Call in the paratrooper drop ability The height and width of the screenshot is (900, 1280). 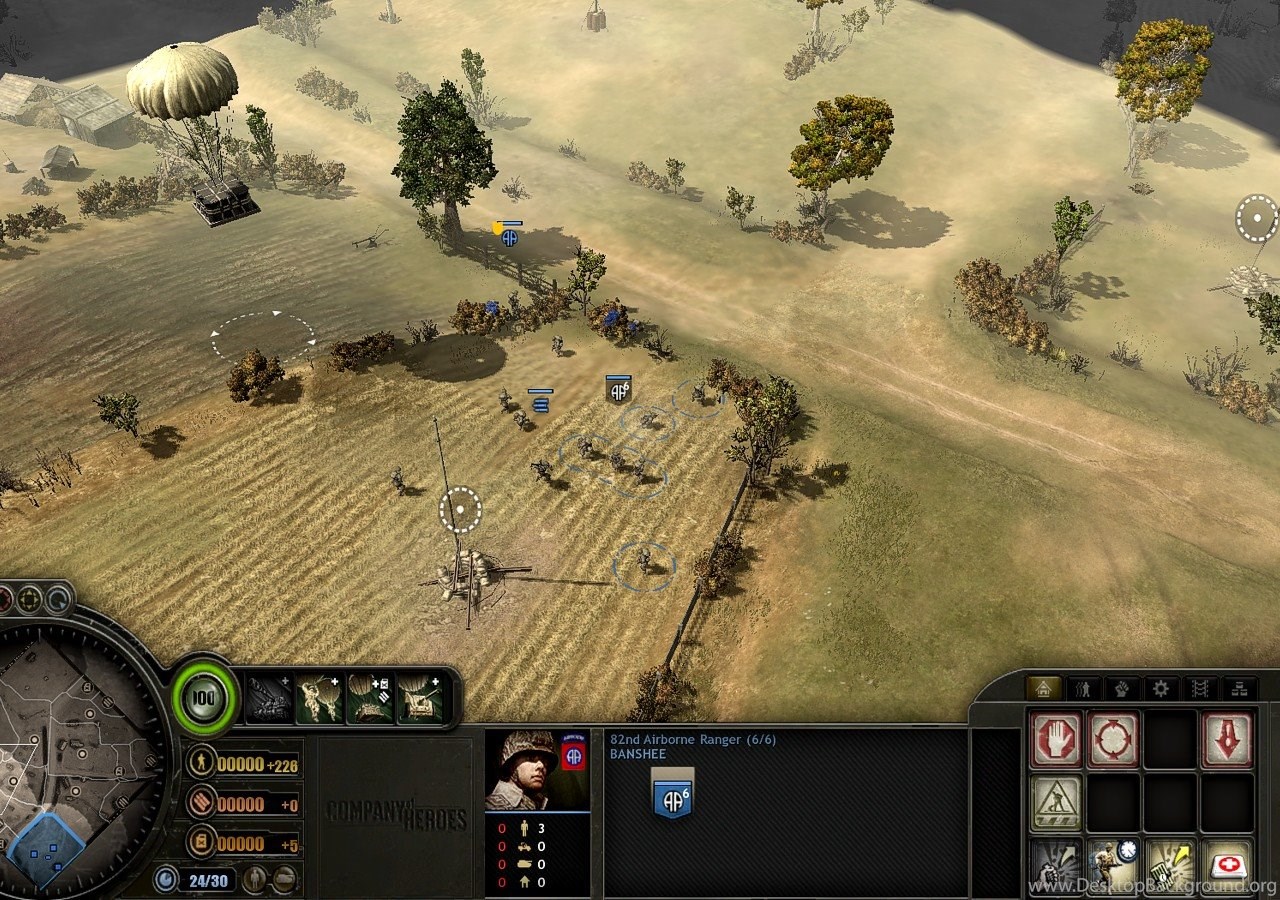tap(320, 697)
